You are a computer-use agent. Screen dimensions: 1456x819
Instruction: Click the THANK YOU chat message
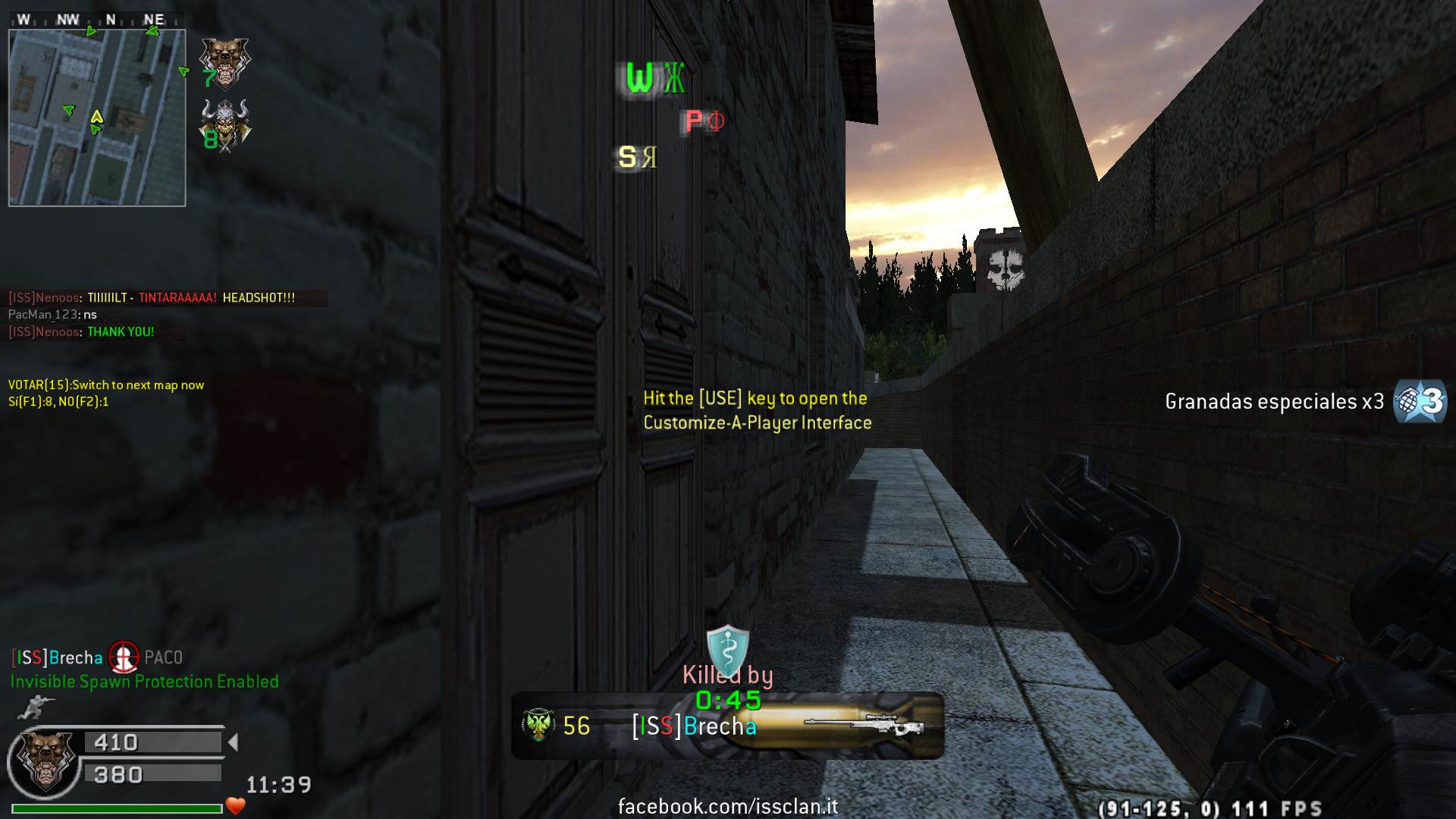point(121,331)
